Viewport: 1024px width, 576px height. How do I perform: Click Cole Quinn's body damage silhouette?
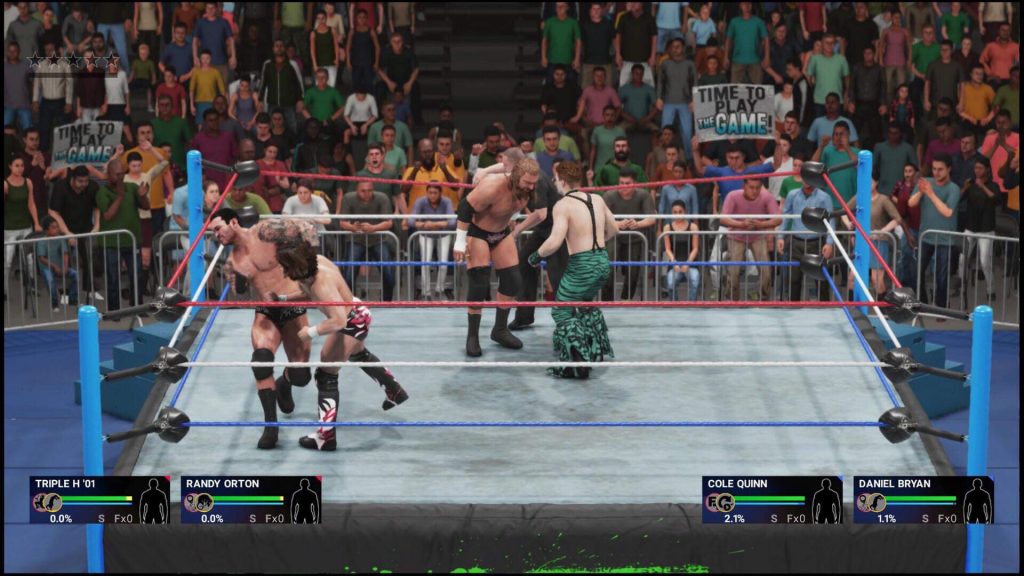pos(826,502)
